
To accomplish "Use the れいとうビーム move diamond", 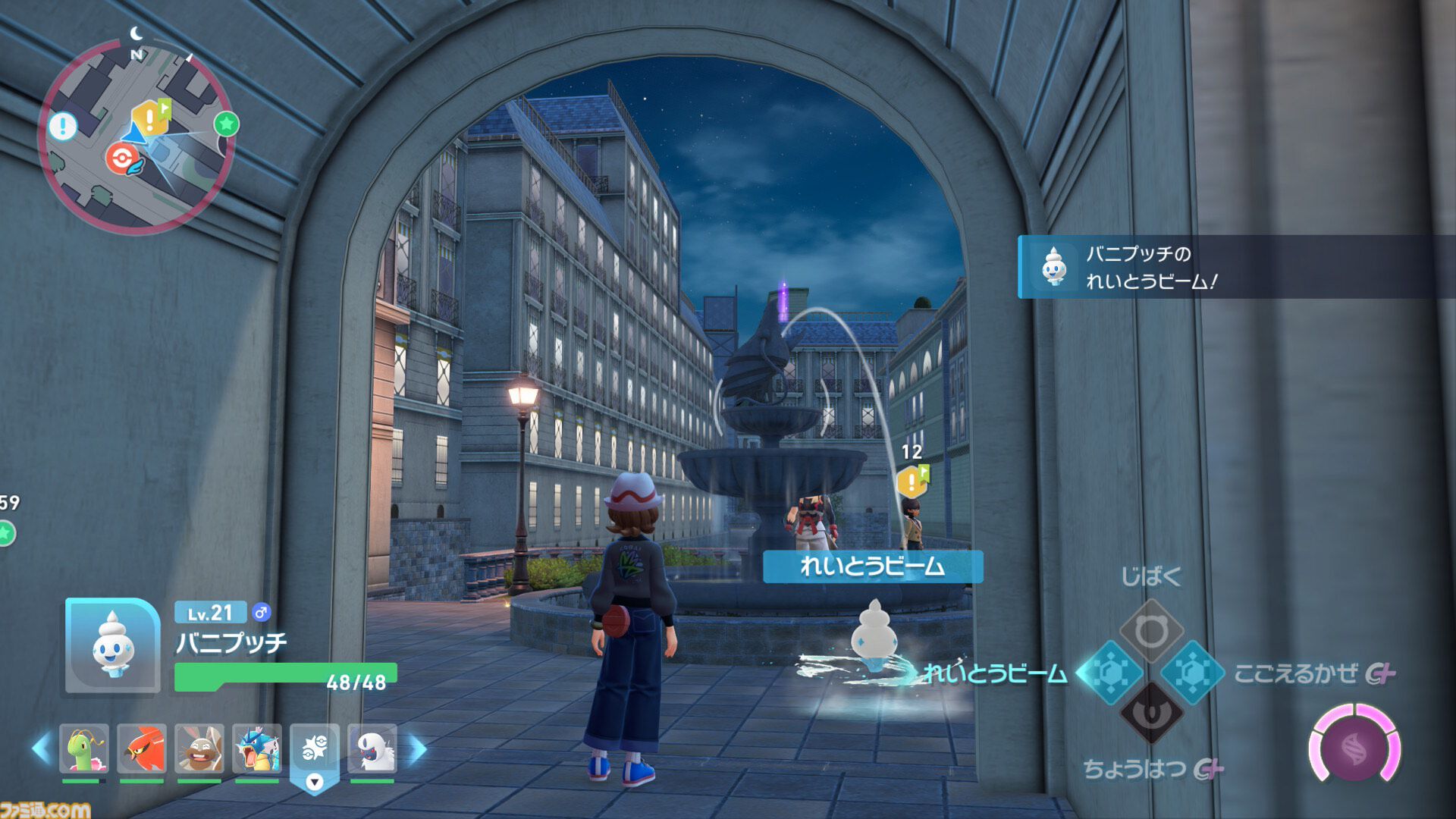I will [1109, 673].
